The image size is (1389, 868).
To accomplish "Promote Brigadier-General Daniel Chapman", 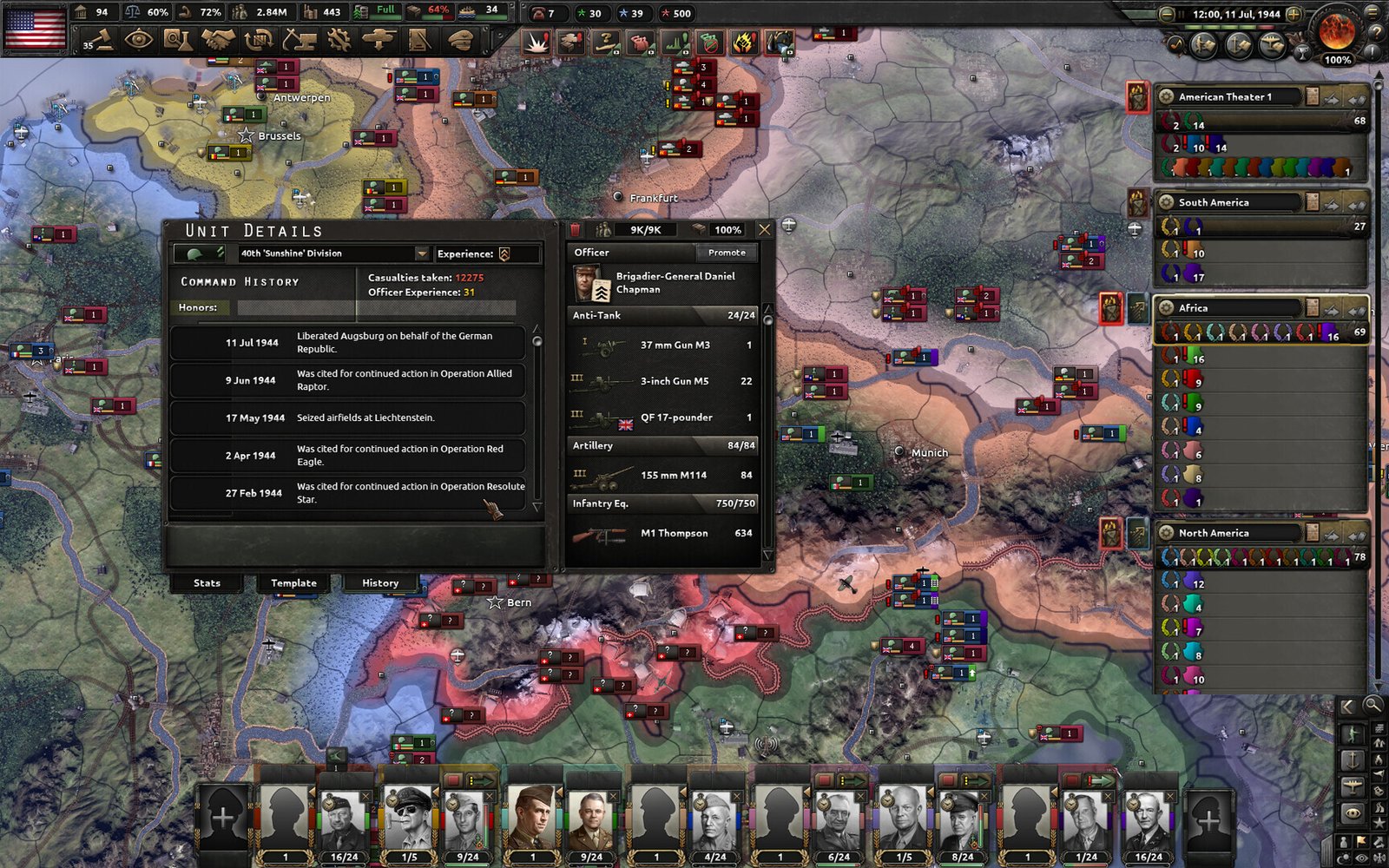I will coord(726,252).
